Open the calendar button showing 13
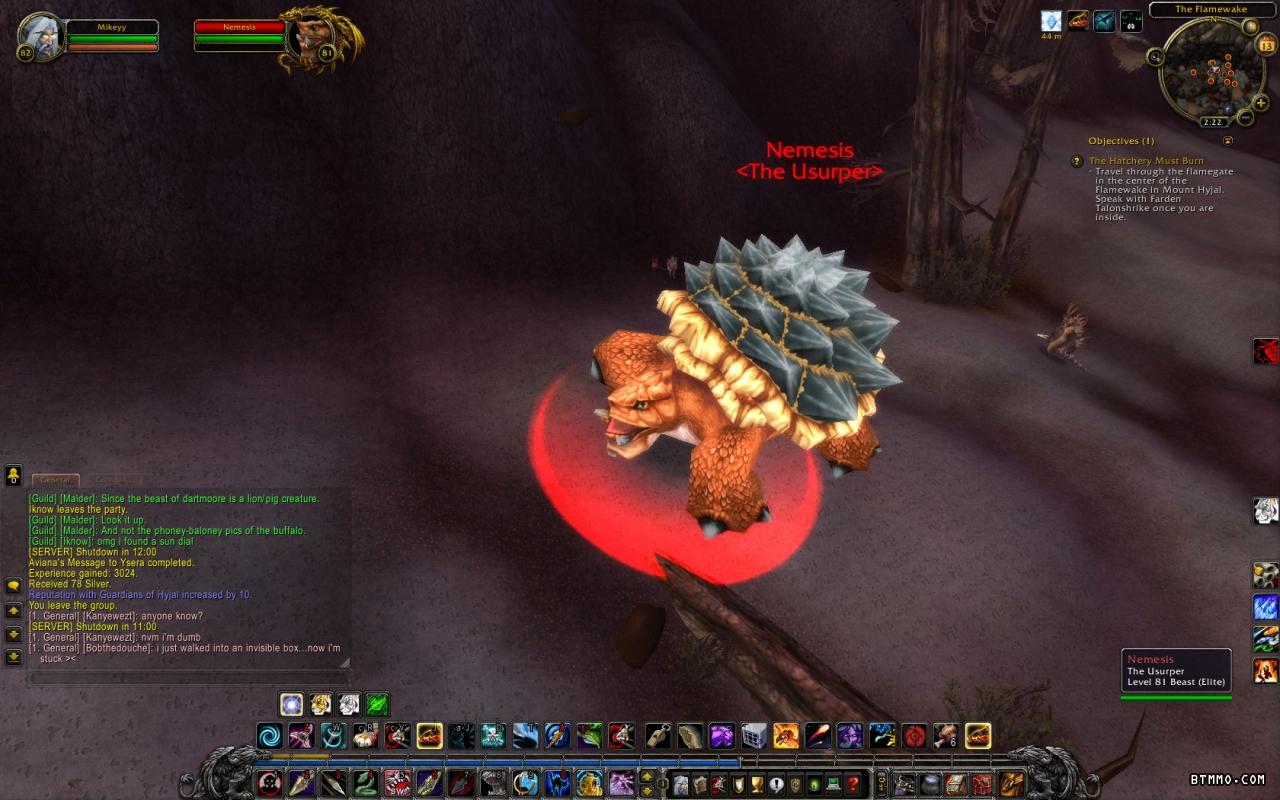 tap(1266, 45)
